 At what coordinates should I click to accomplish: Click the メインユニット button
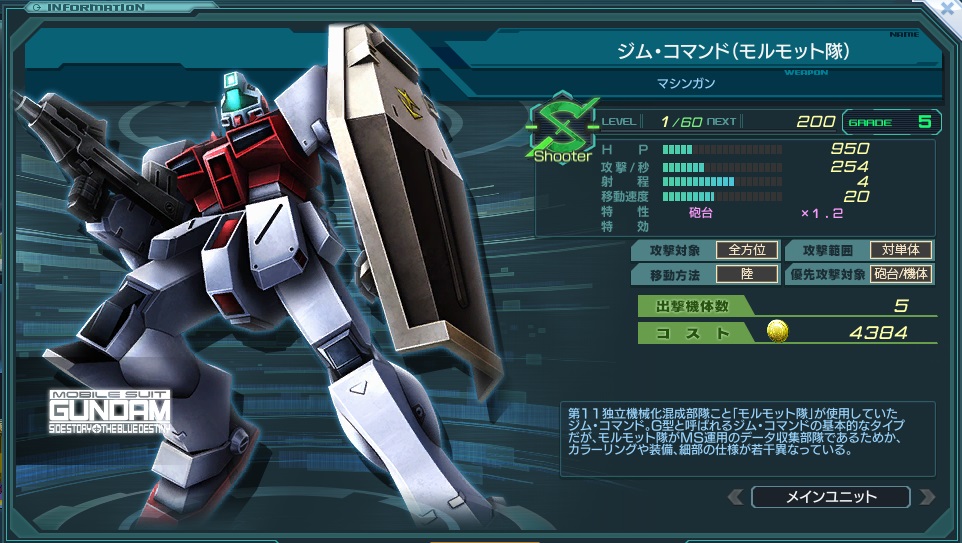(830, 497)
